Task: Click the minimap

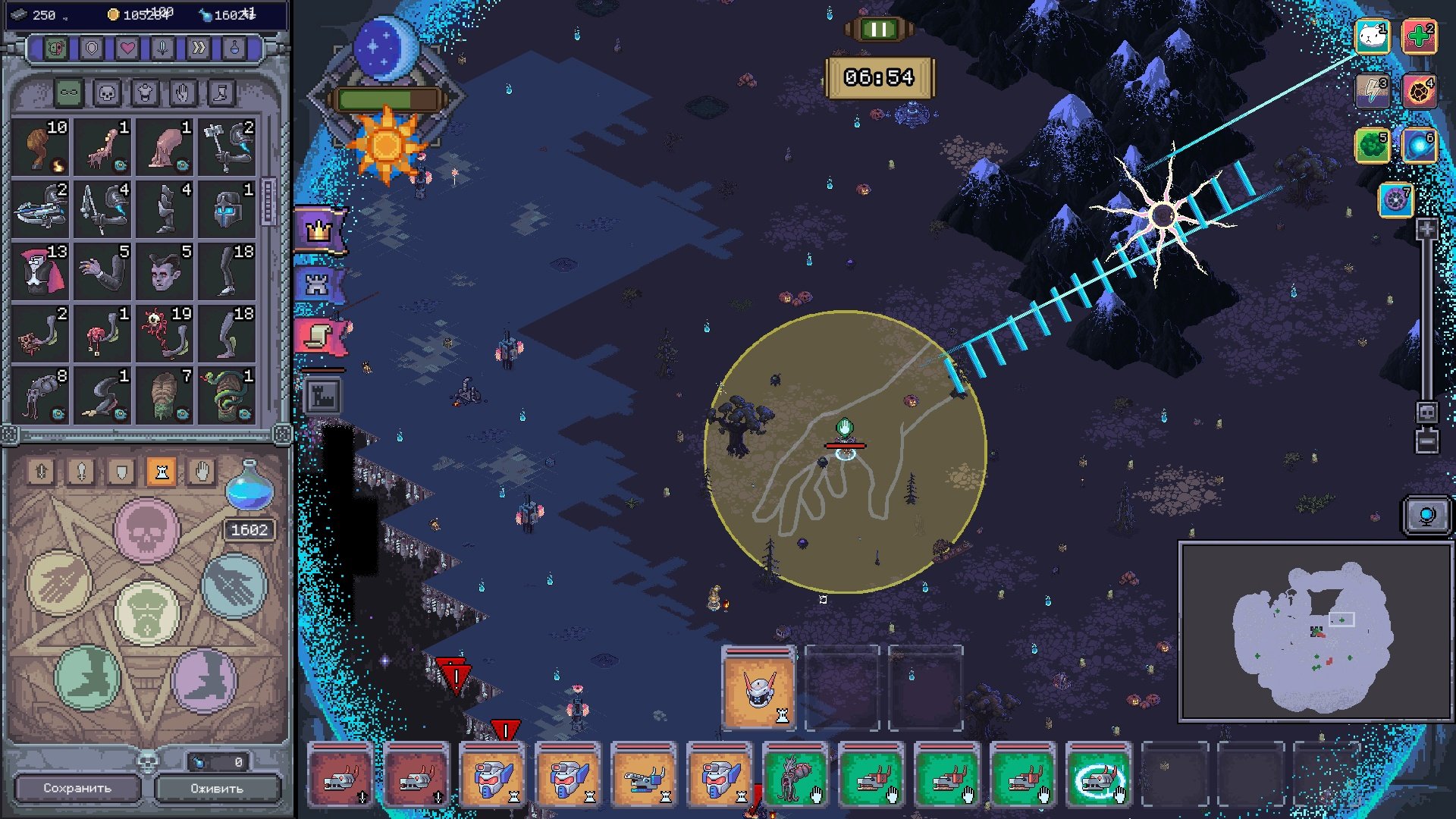Action: 1315,631
